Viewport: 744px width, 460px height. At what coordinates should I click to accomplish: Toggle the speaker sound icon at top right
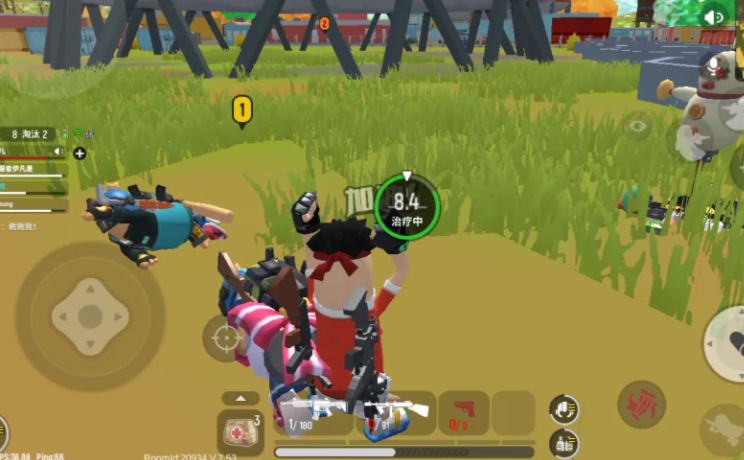[714, 17]
